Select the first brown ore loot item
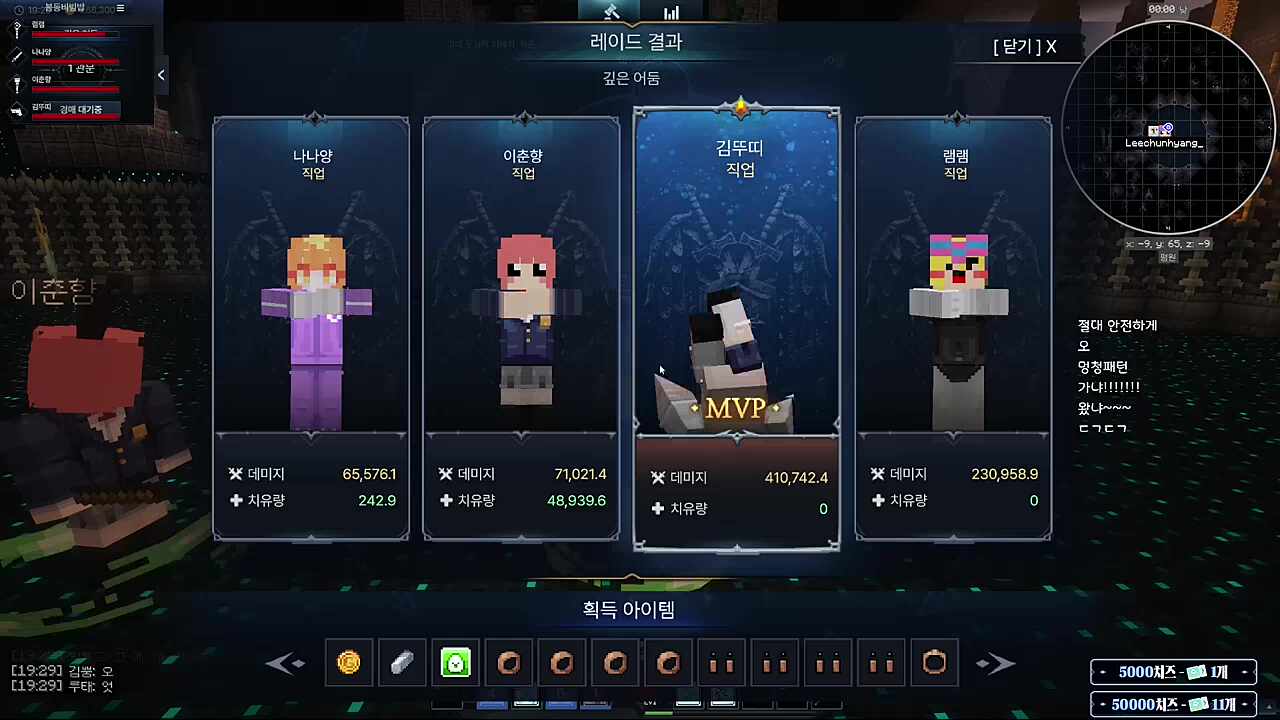This screenshot has height=720, width=1280. click(509, 663)
